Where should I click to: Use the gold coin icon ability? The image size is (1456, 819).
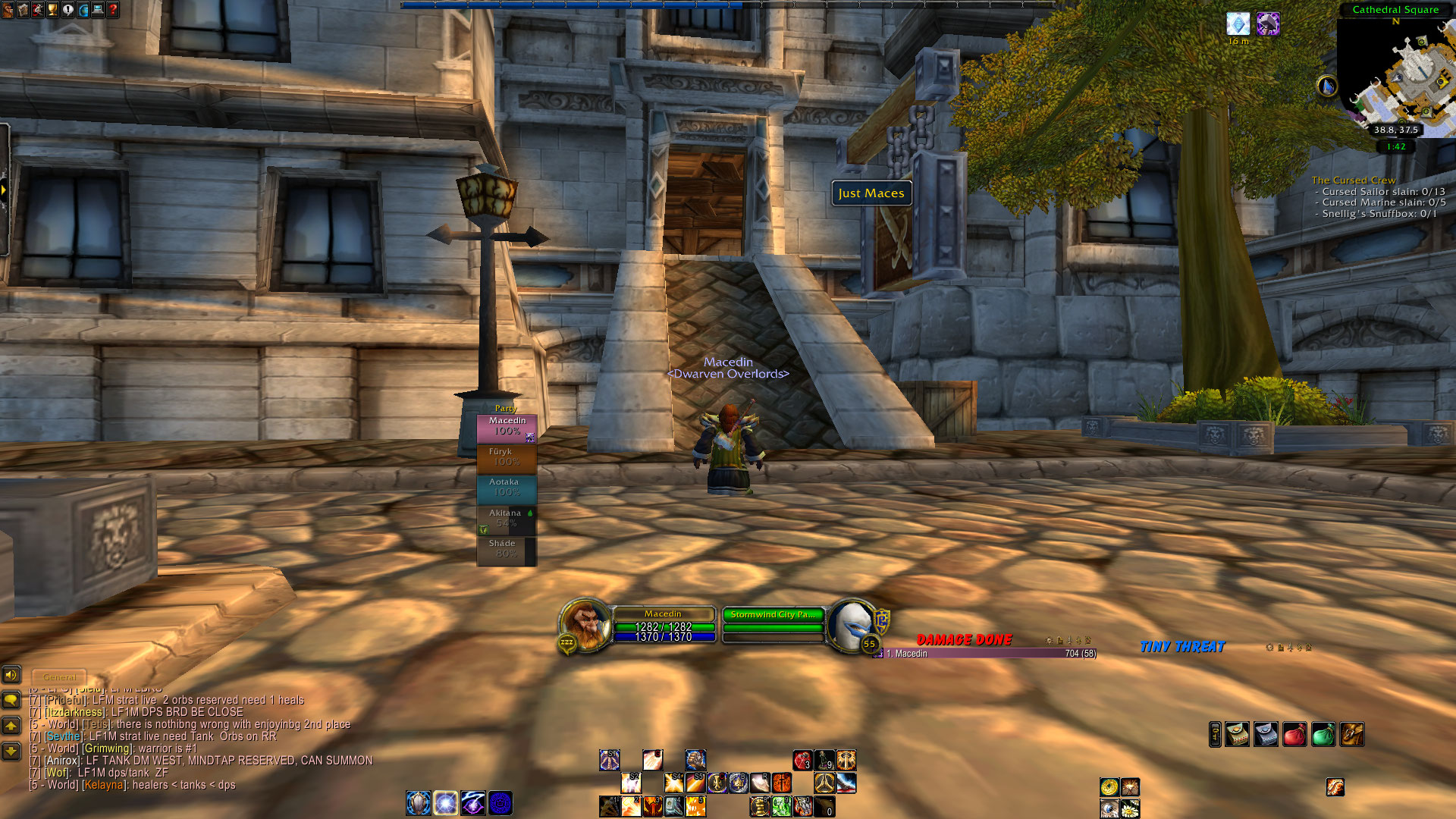click(x=1109, y=787)
